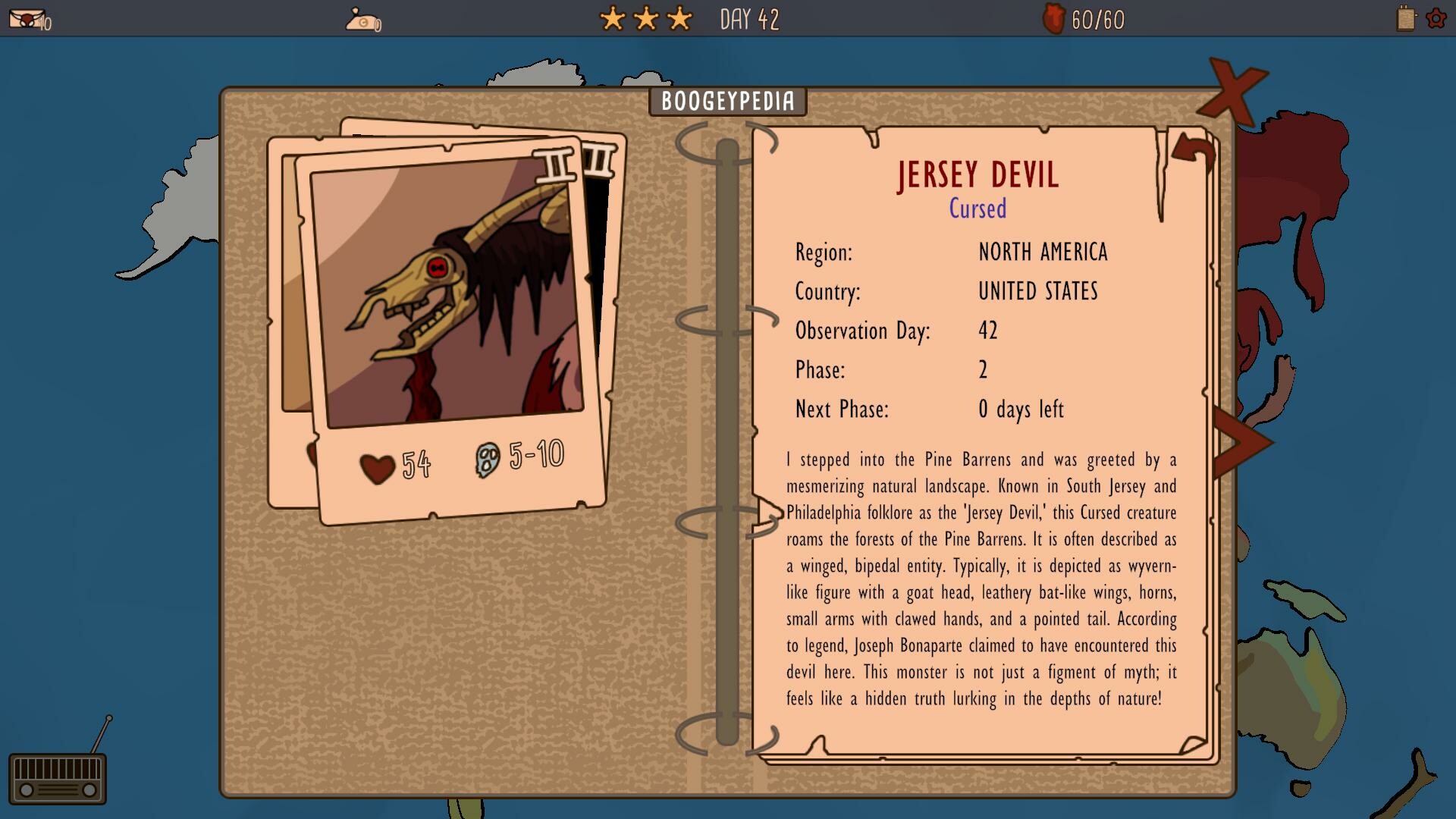Click the first star in the rating
Image resolution: width=1456 pixels, height=819 pixels.
pos(611,17)
